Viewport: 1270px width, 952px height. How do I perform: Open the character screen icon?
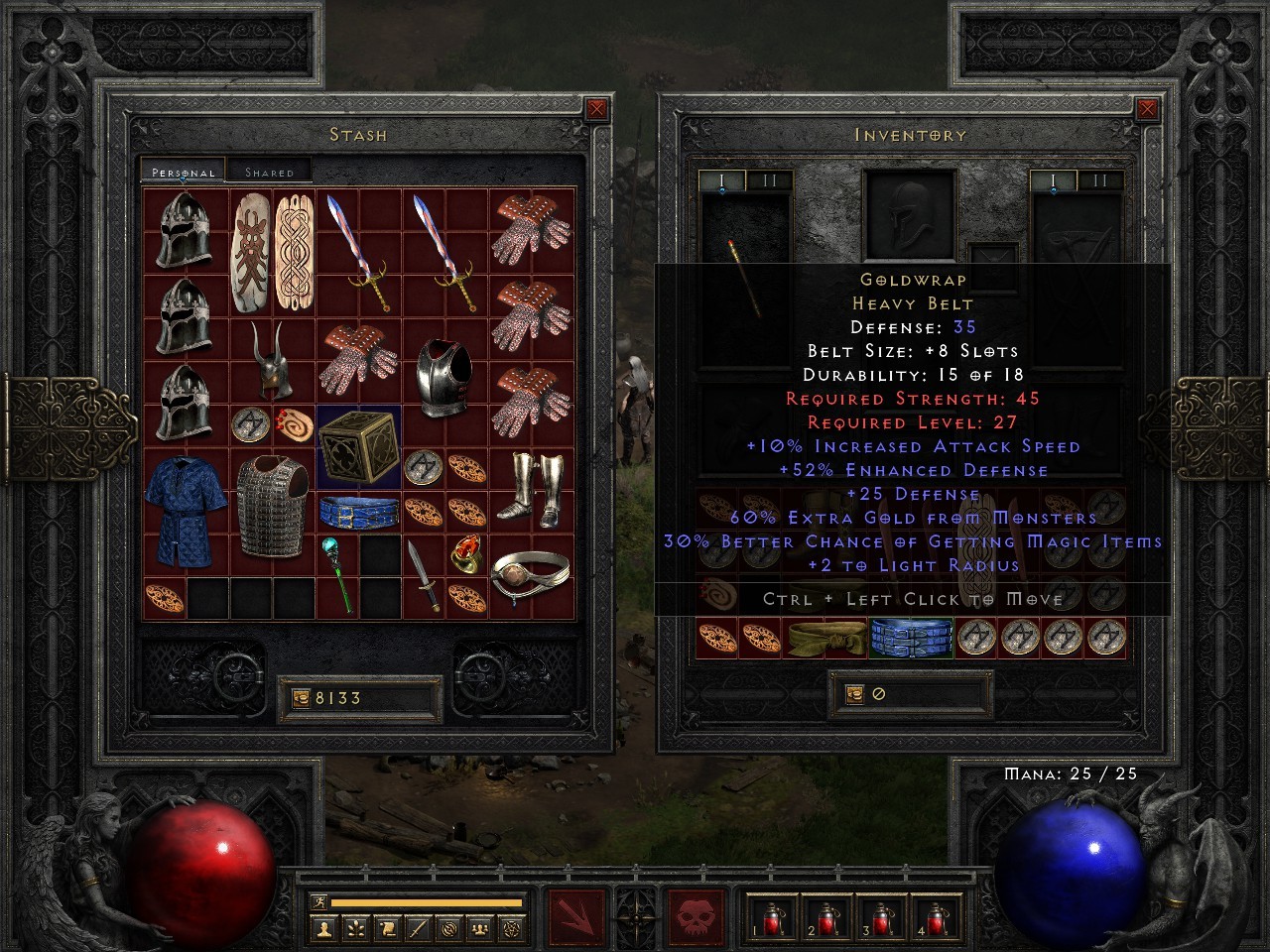click(325, 927)
